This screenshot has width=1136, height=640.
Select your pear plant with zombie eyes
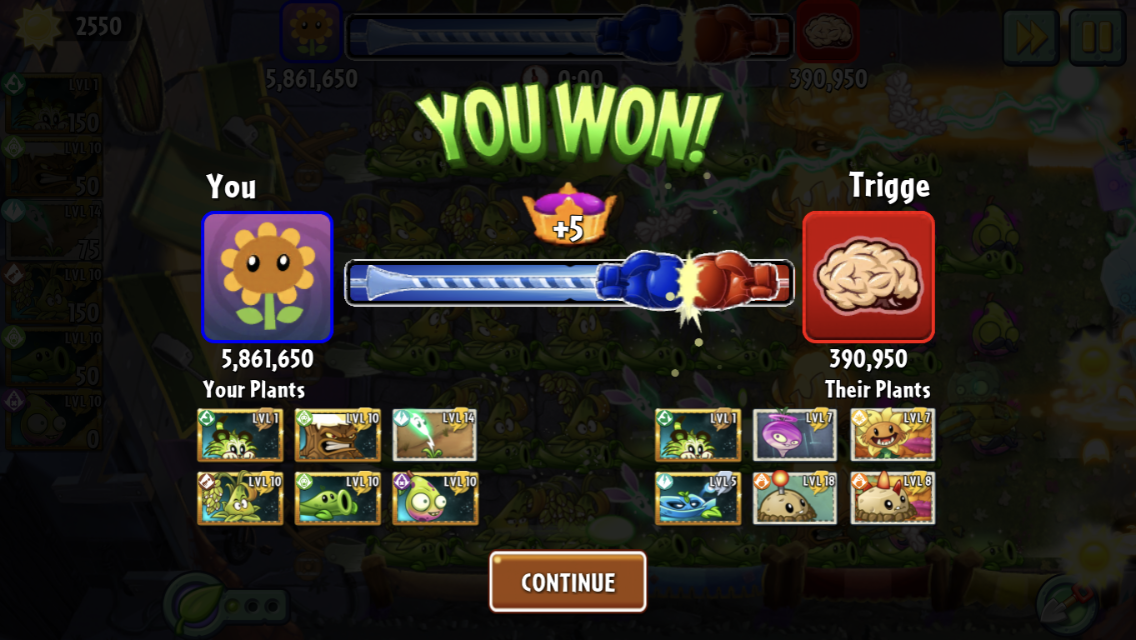435,498
